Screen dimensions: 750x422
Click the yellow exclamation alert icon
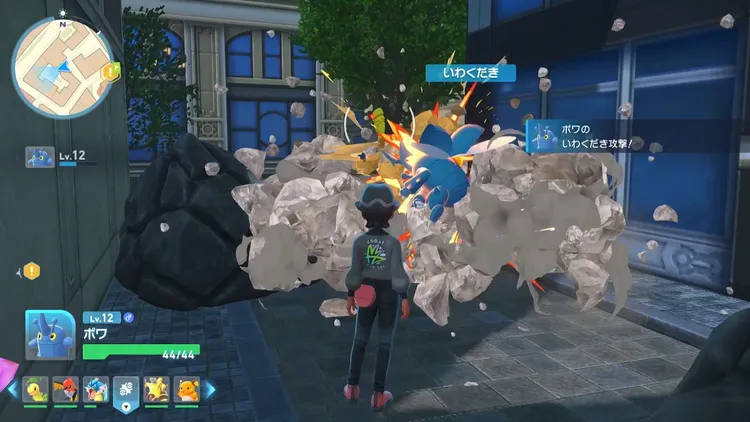pyautogui.click(x=32, y=270)
